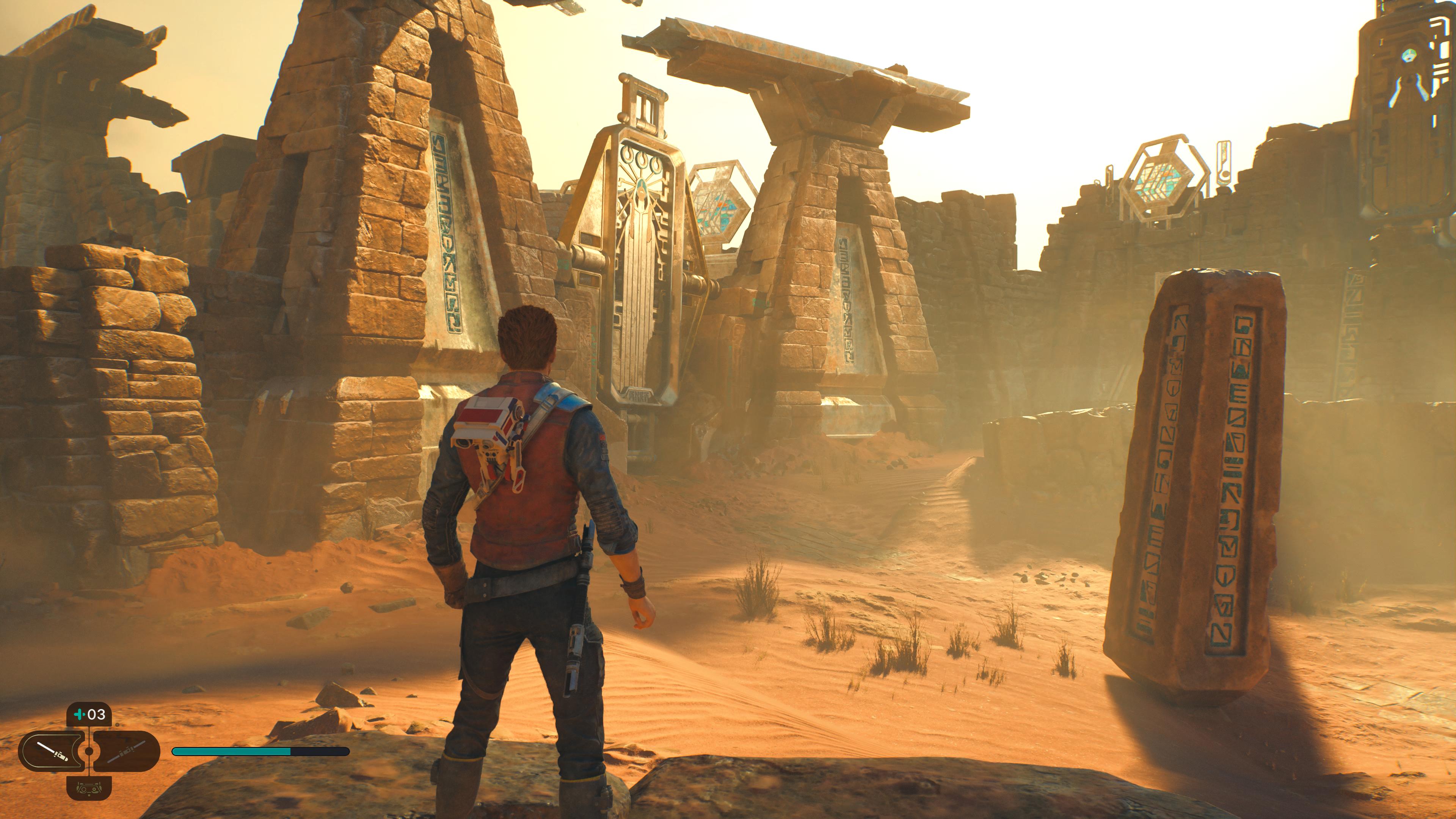This screenshot has height=819, width=1456.
Task: Activate the BD-1 droid slot
Action: pyautogui.click(x=89, y=788)
